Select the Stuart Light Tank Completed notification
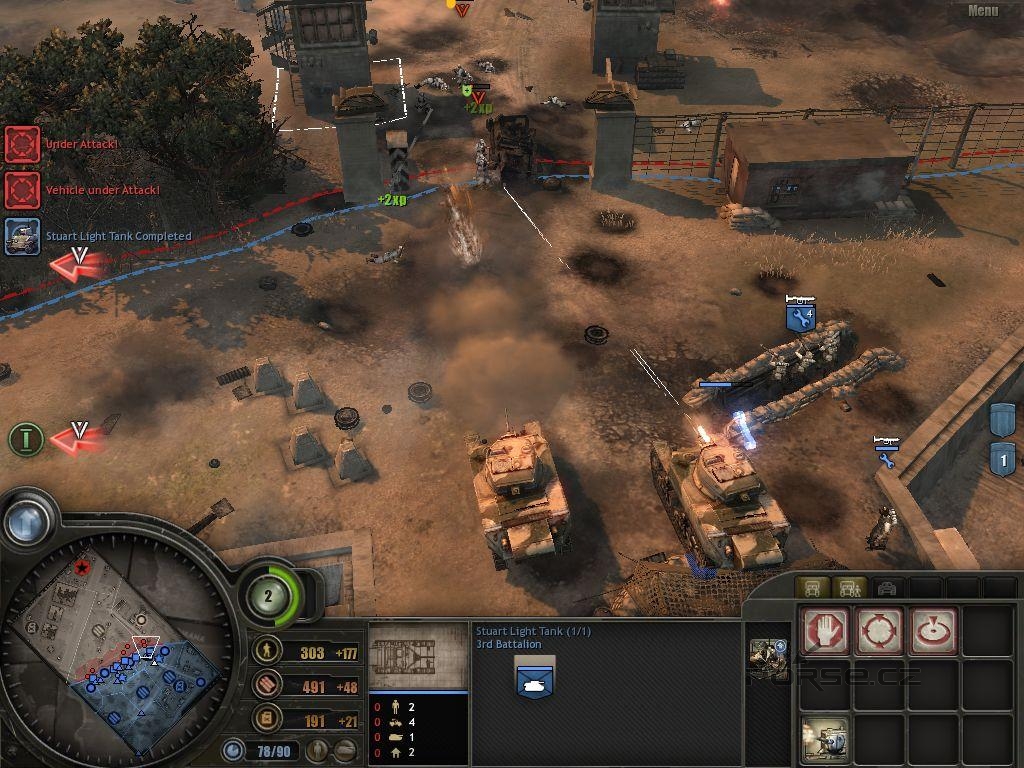This screenshot has width=1024, height=768. click(x=22, y=237)
